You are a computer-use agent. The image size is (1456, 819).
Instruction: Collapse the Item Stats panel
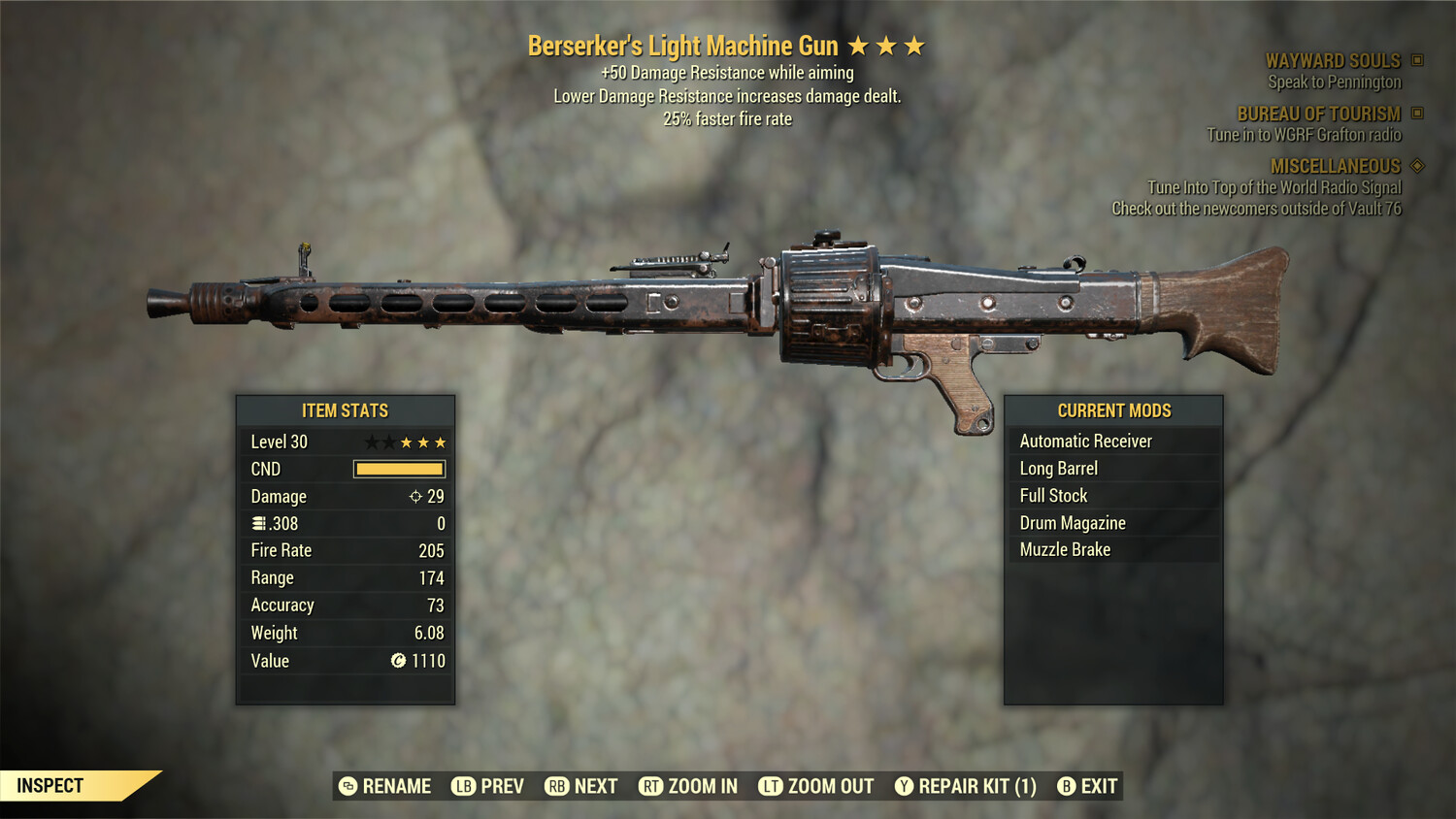tap(345, 410)
